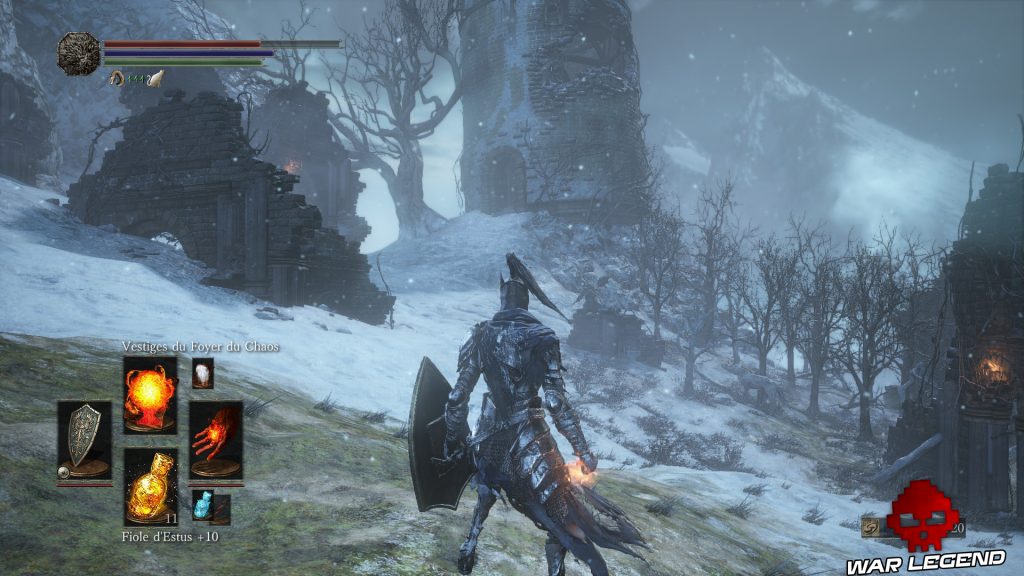Click the souls counter swirl icon
This screenshot has height=576, width=1024.
(x=872, y=527)
